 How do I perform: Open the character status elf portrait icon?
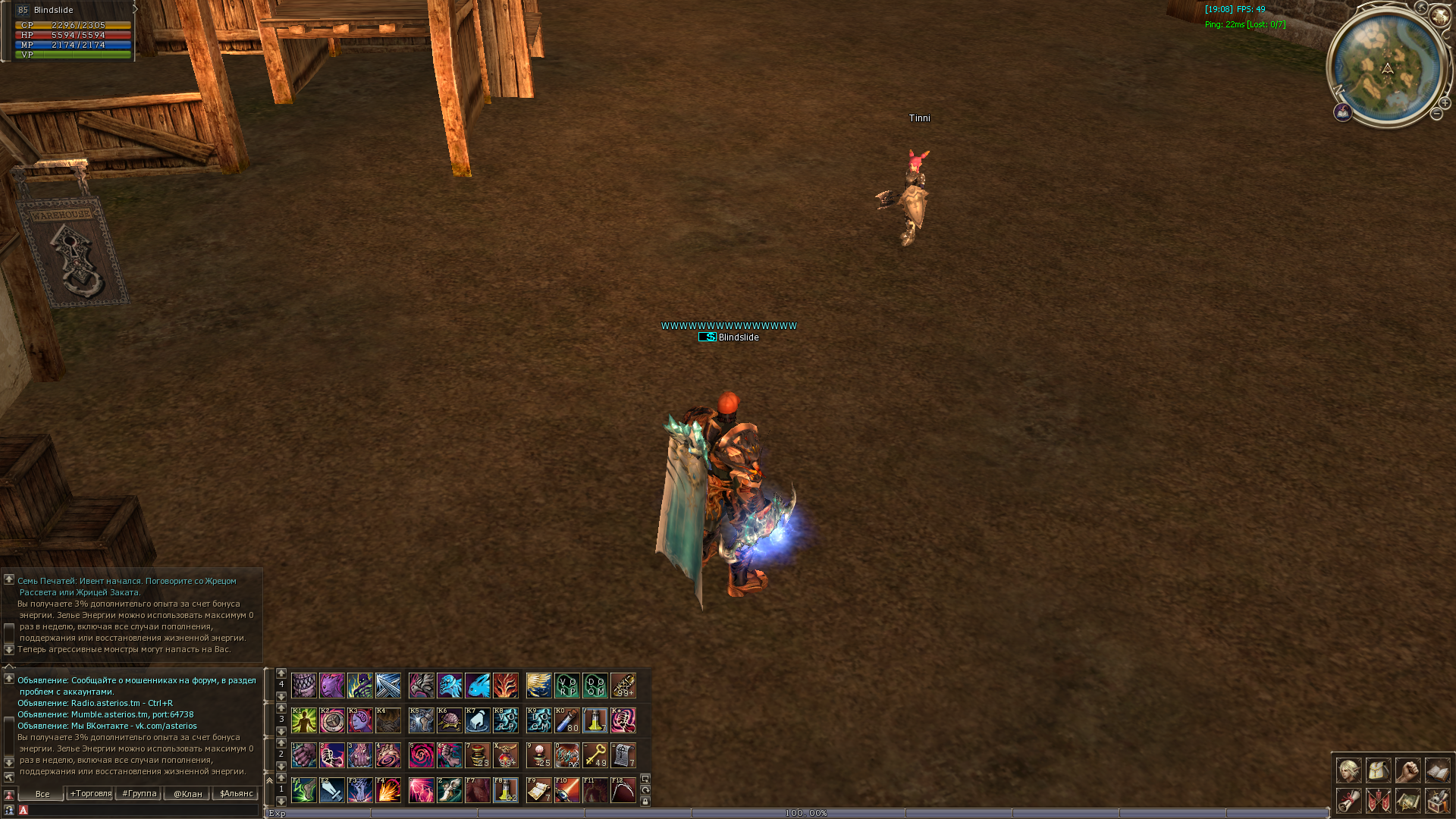(x=1348, y=770)
